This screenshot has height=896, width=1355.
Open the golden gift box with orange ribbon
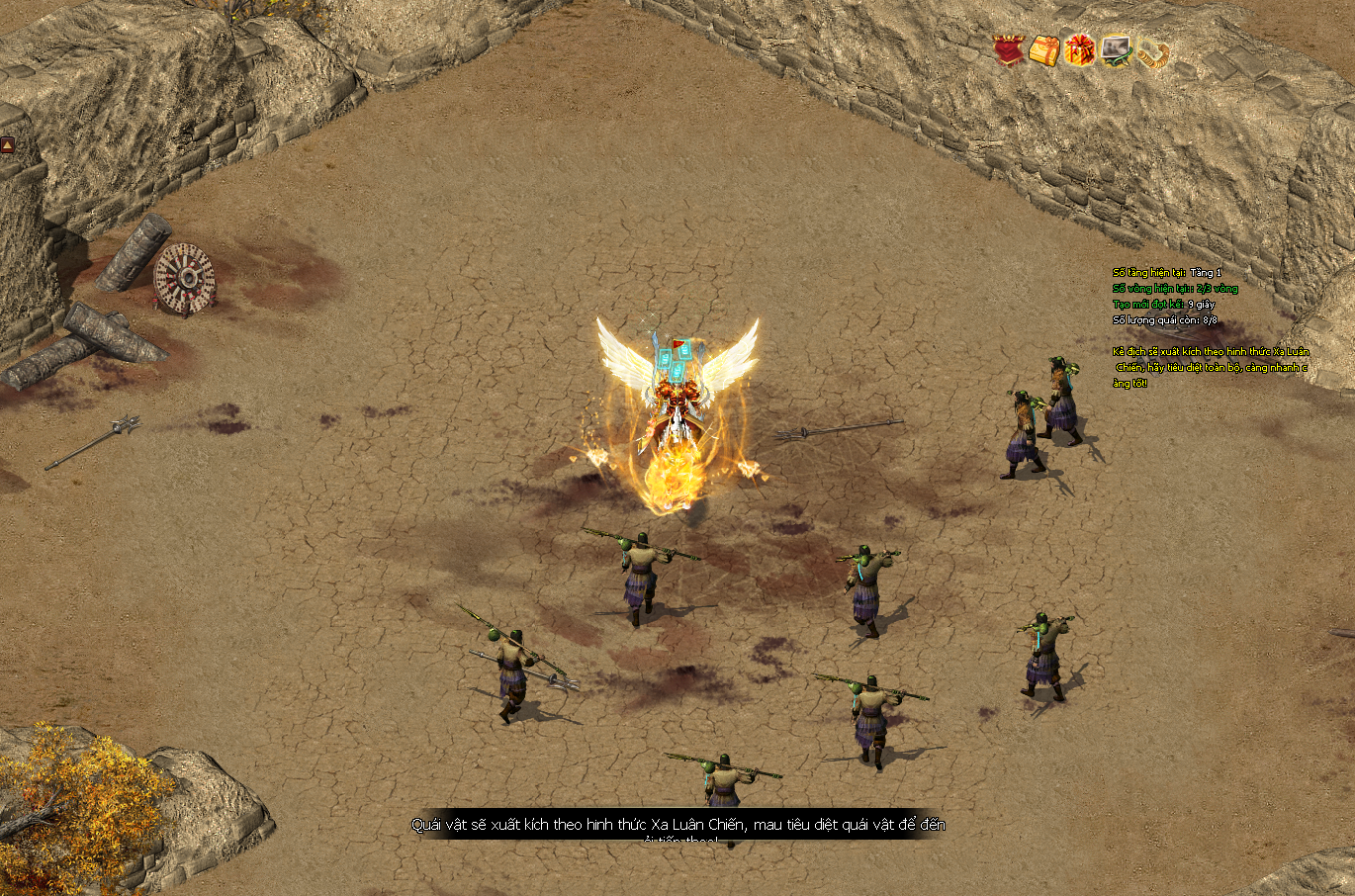click(1044, 50)
